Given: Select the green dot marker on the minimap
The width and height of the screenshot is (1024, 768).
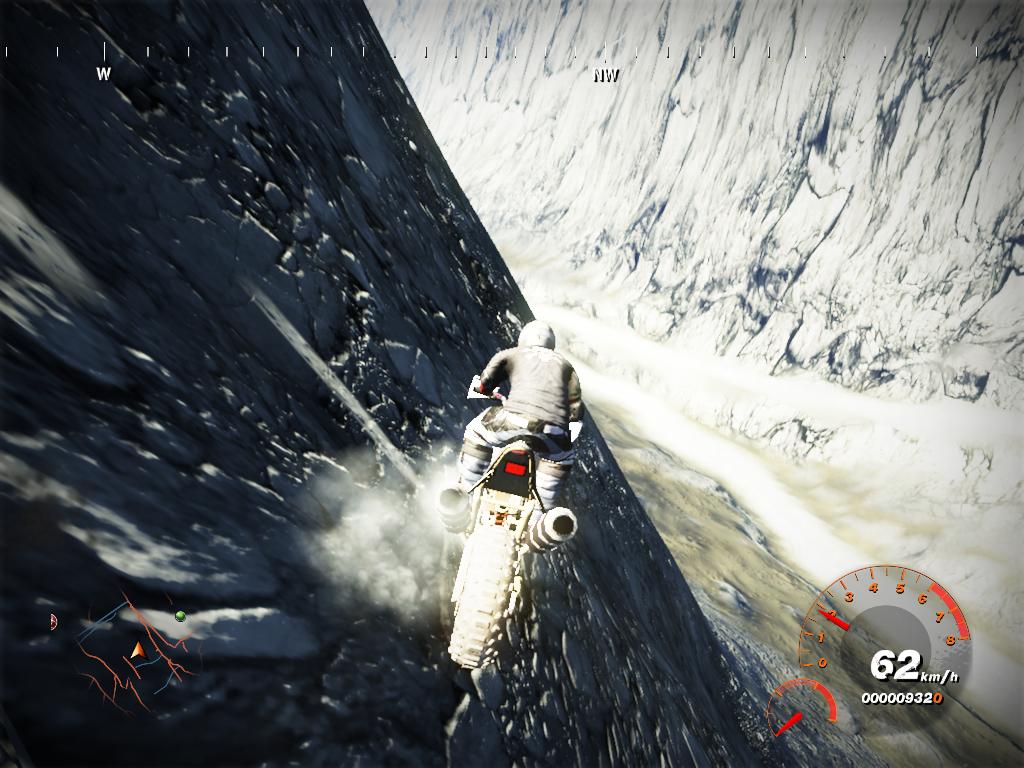Looking at the screenshot, I should coord(180,615).
